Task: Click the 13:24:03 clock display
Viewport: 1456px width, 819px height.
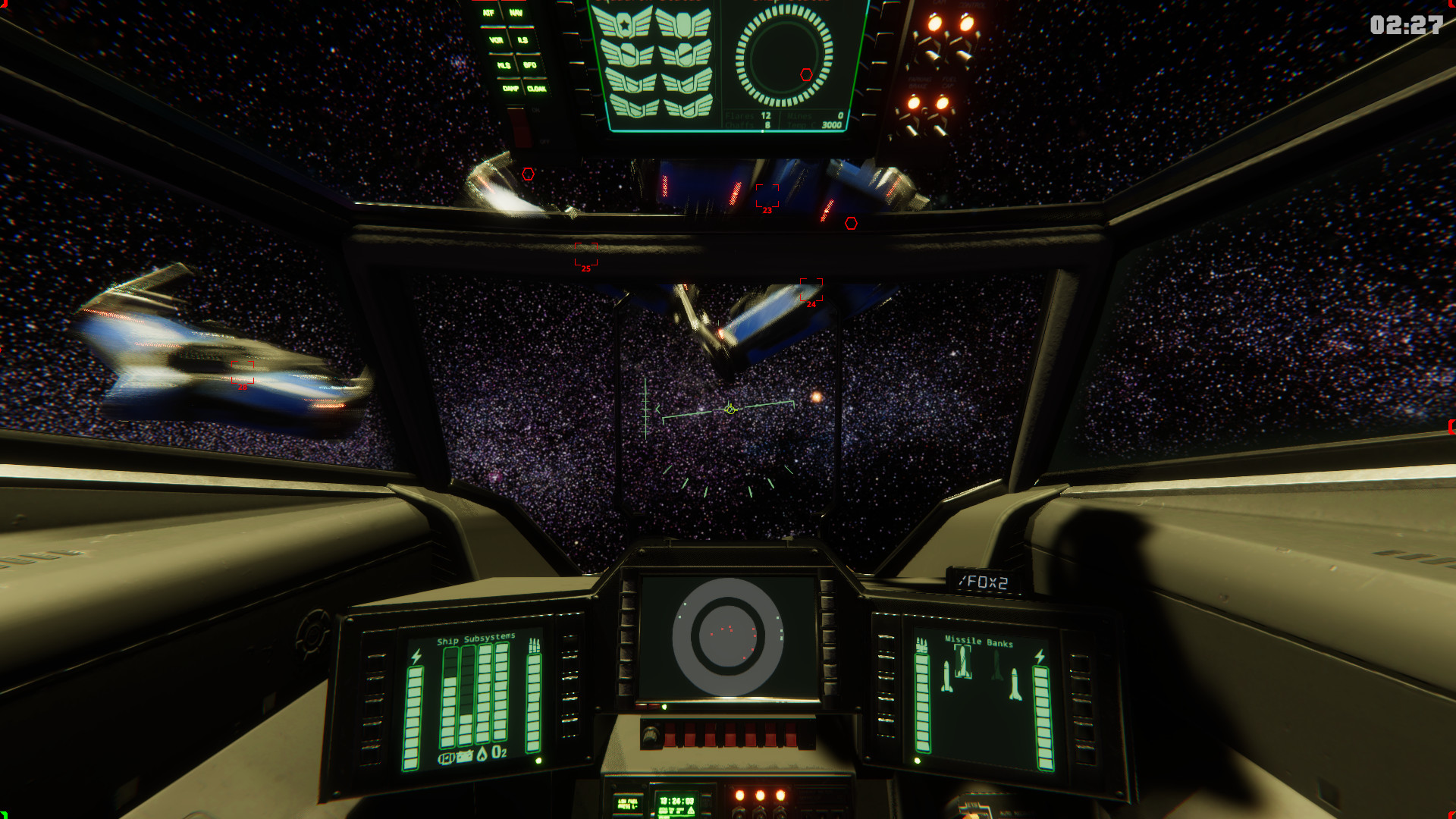Action: pyautogui.click(x=676, y=802)
